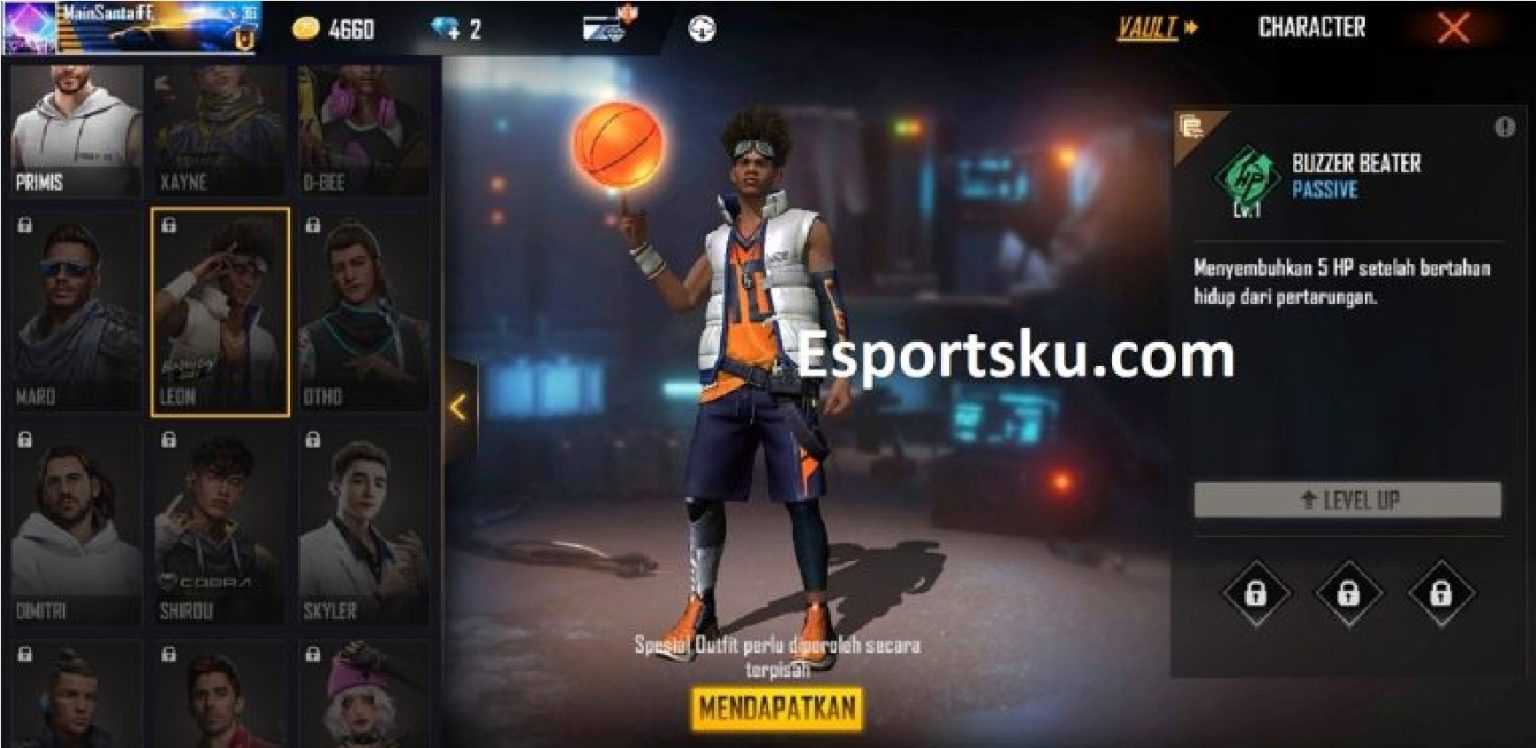Image resolution: width=1536 pixels, height=748 pixels.
Task: Select the CHARACTER menu heading
Action: coord(1312,27)
